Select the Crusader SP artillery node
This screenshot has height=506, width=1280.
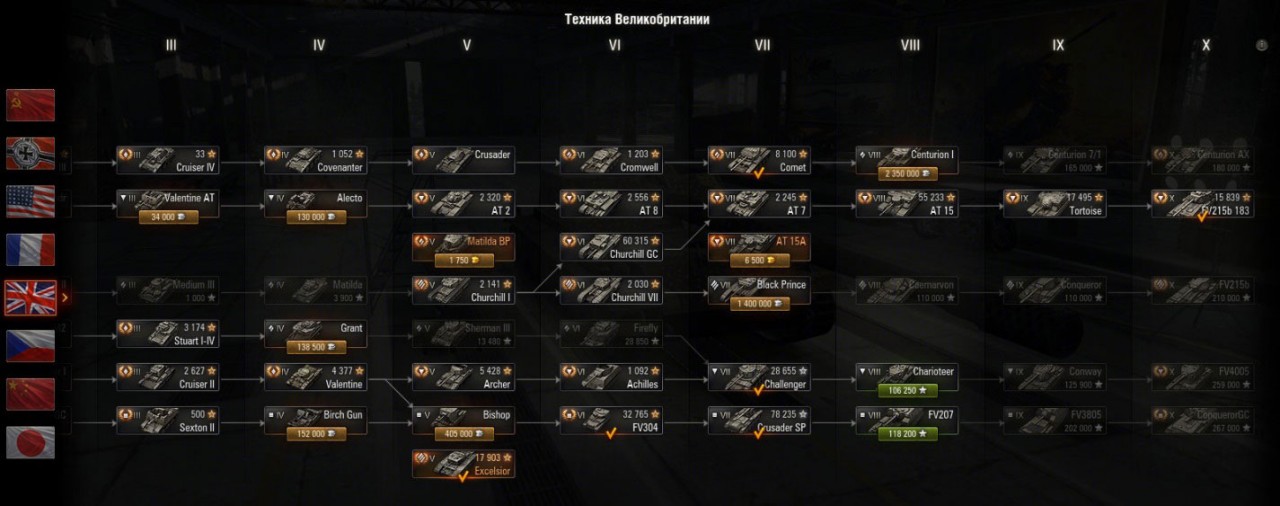[x=760, y=421]
